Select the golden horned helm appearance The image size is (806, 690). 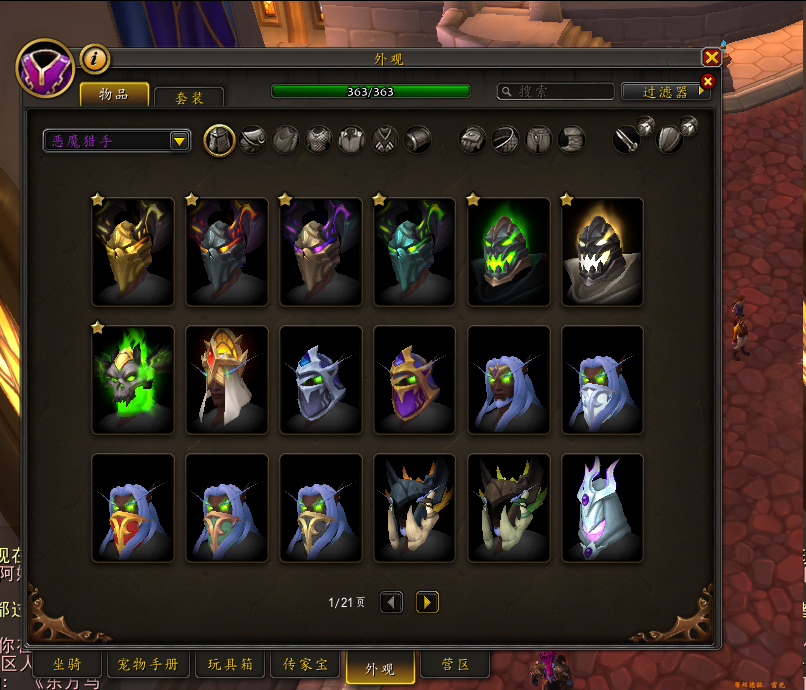(x=133, y=251)
